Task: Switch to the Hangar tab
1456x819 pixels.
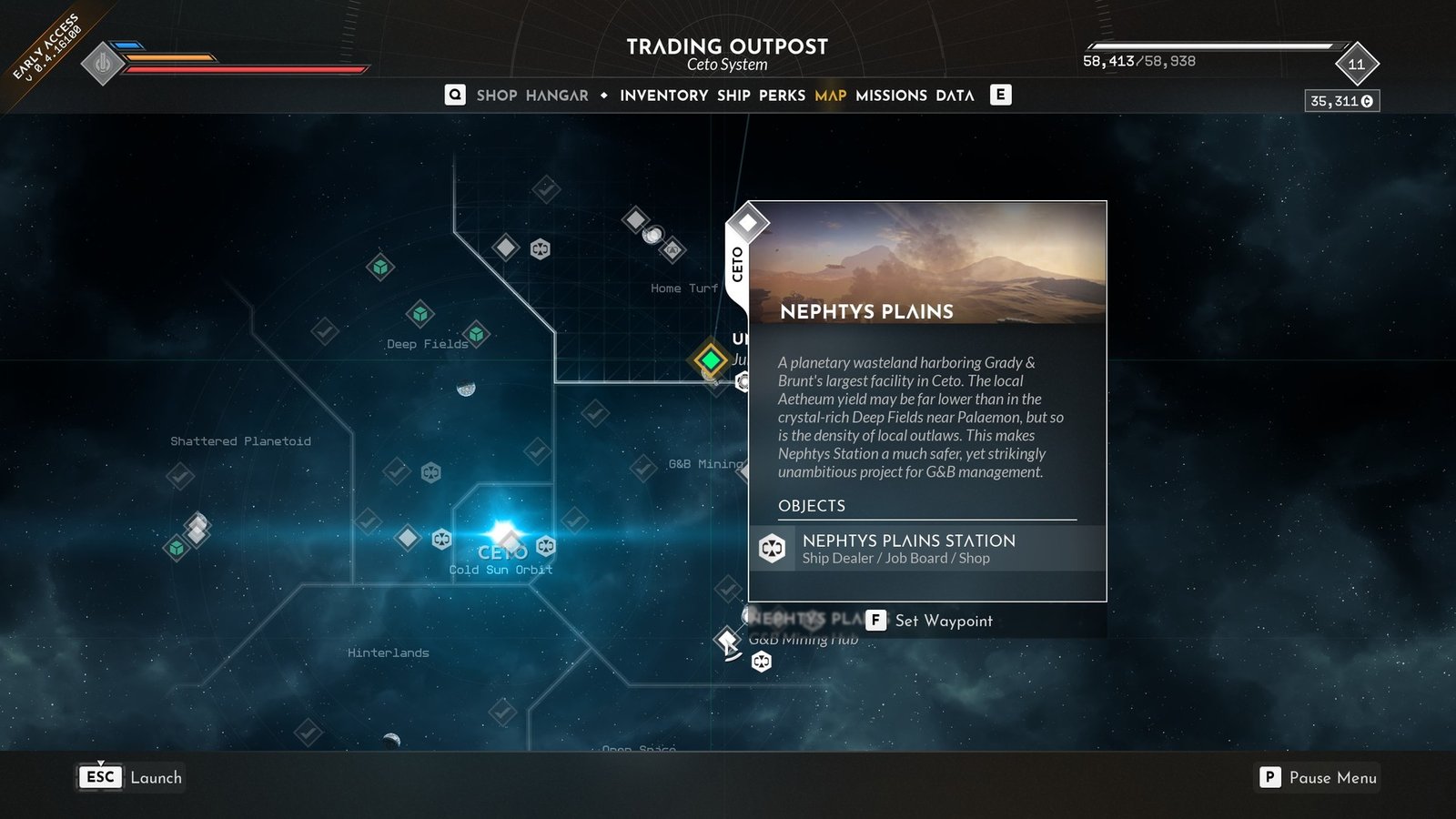Action: pos(557,96)
